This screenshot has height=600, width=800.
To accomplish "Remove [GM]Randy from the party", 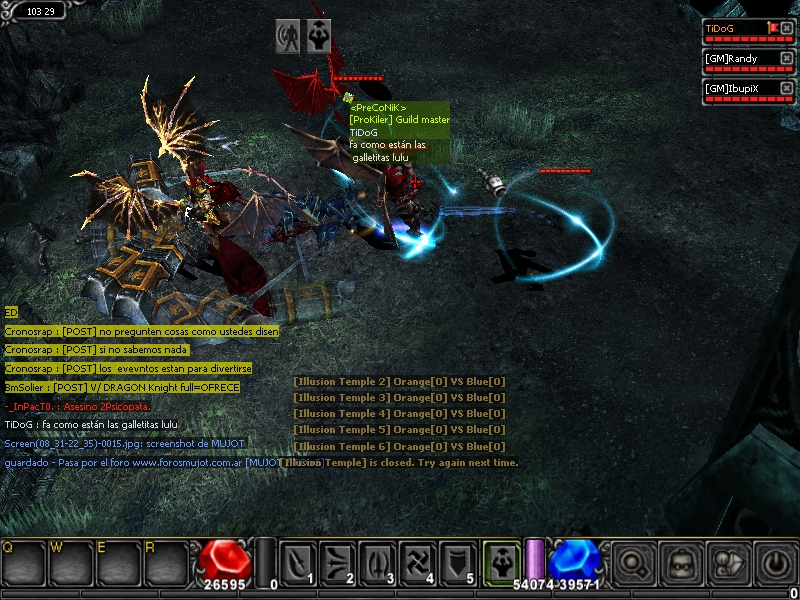I will point(787,58).
